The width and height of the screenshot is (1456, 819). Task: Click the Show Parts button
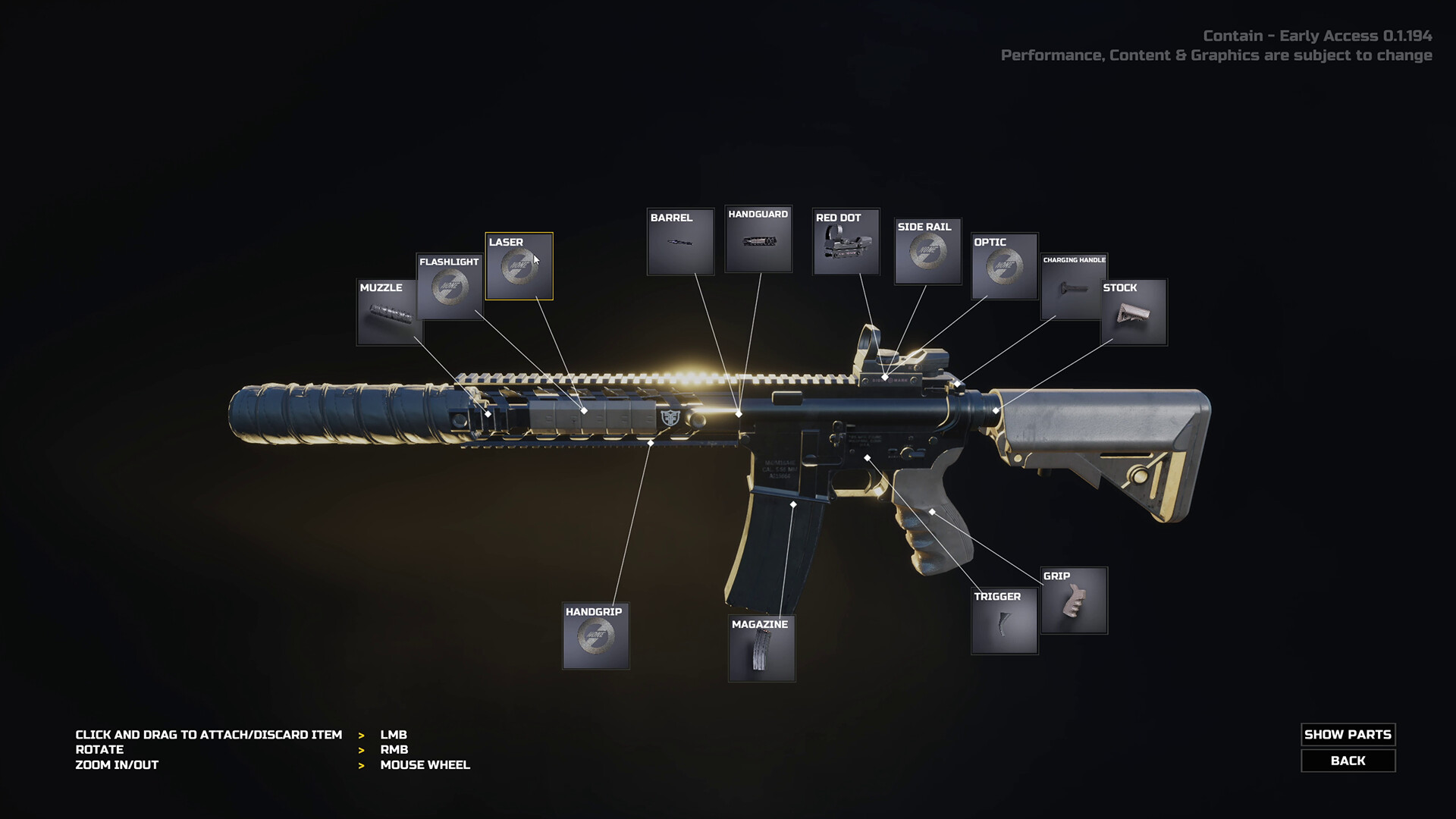coord(1348,734)
